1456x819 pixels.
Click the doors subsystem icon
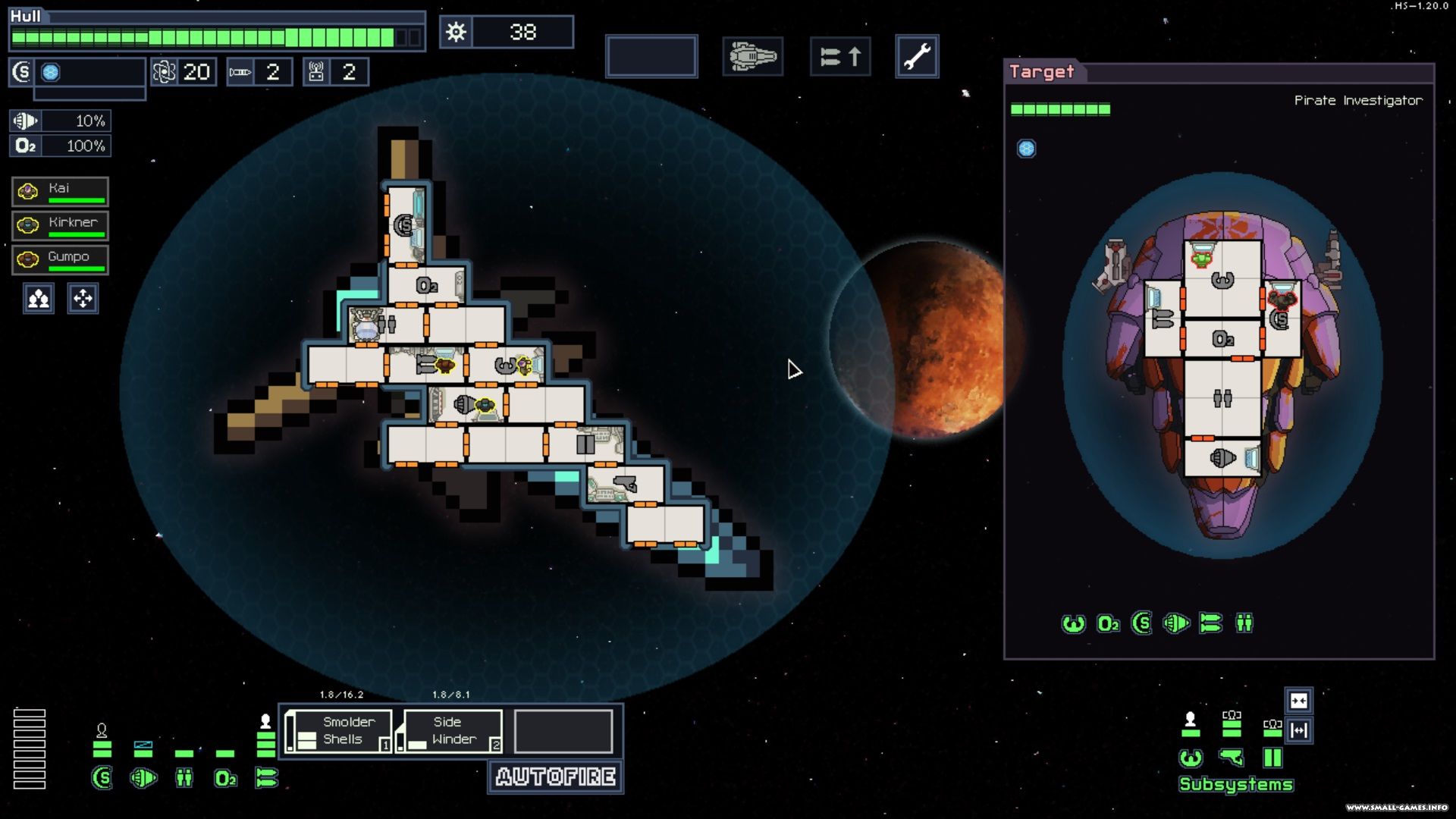tap(1272, 758)
